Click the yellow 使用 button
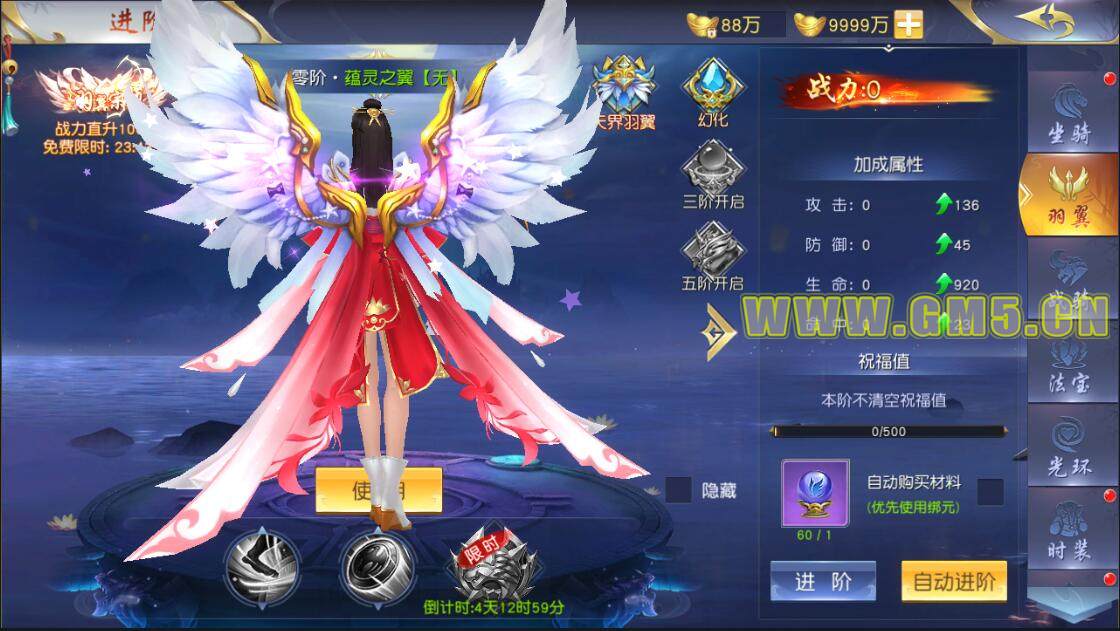The width and height of the screenshot is (1120, 631). [379, 489]
